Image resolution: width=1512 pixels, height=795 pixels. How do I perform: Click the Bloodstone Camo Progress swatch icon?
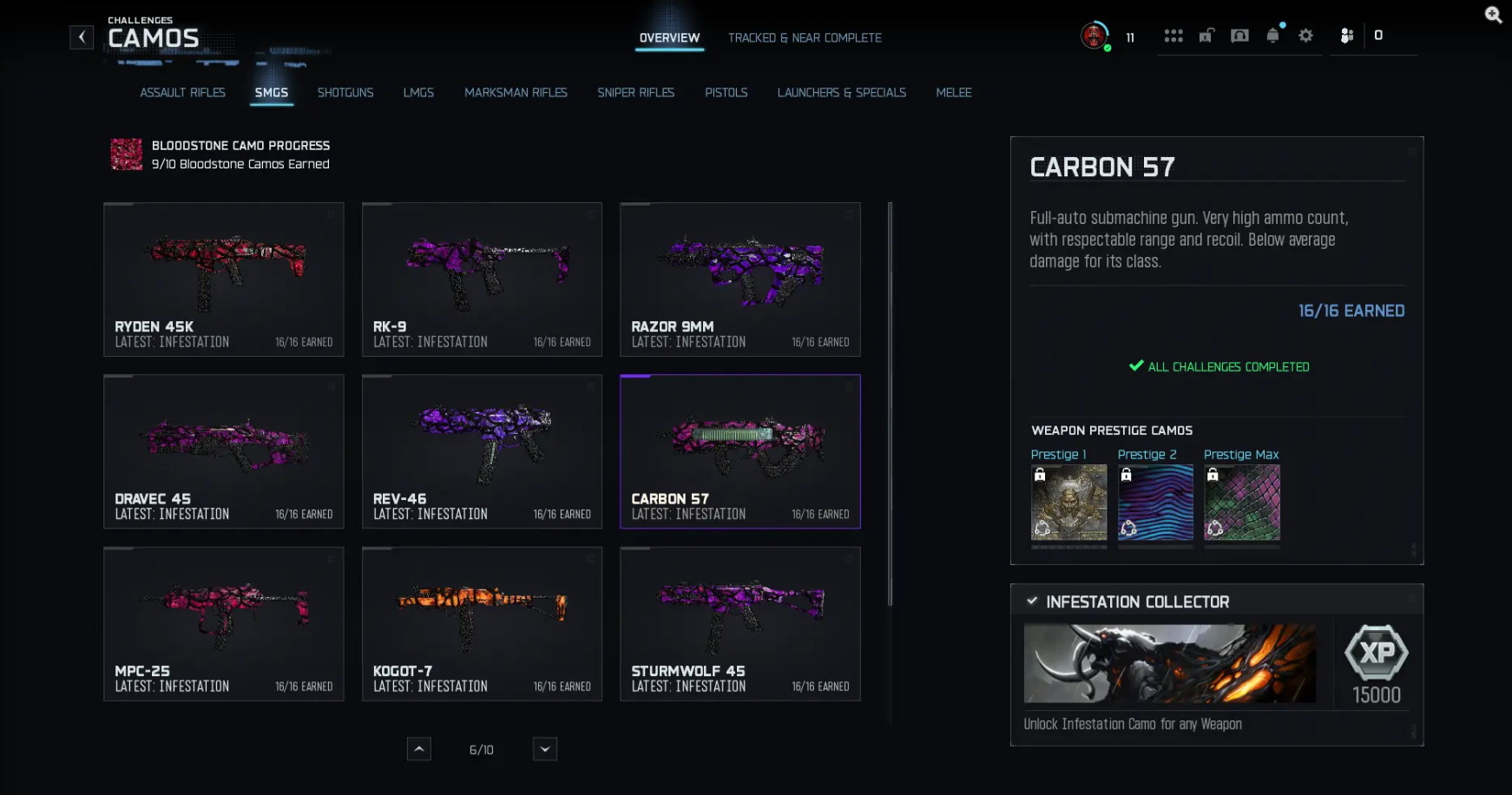click(126, 154)
